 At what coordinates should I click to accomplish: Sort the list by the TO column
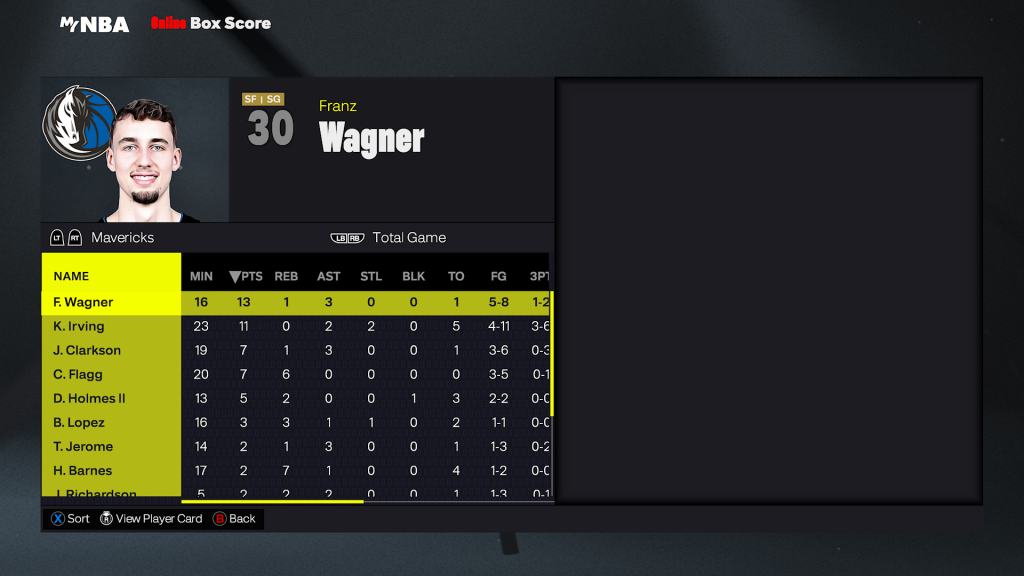coord(456,276)
